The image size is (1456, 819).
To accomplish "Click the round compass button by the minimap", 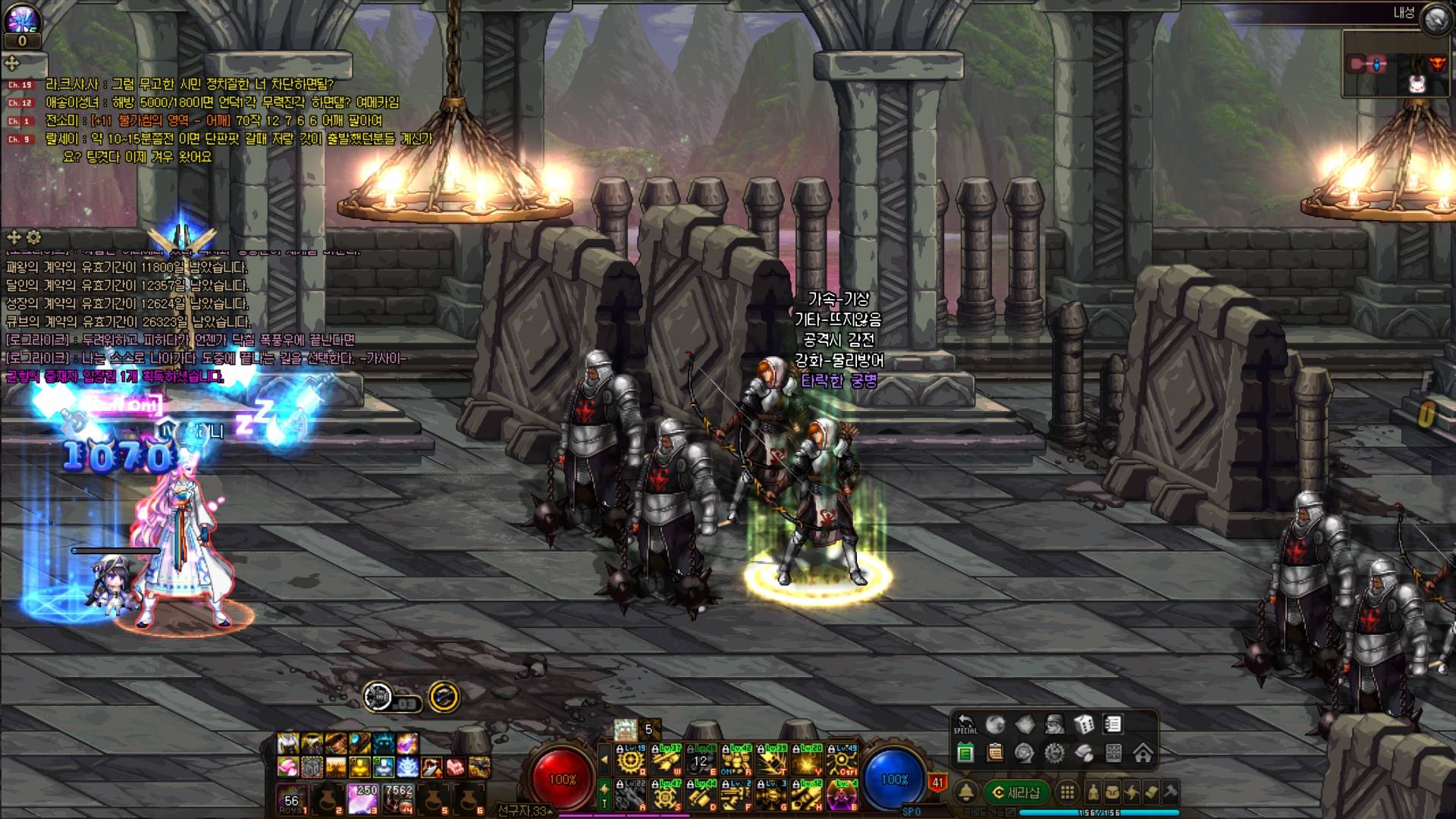I will [x=1435, y=20].
